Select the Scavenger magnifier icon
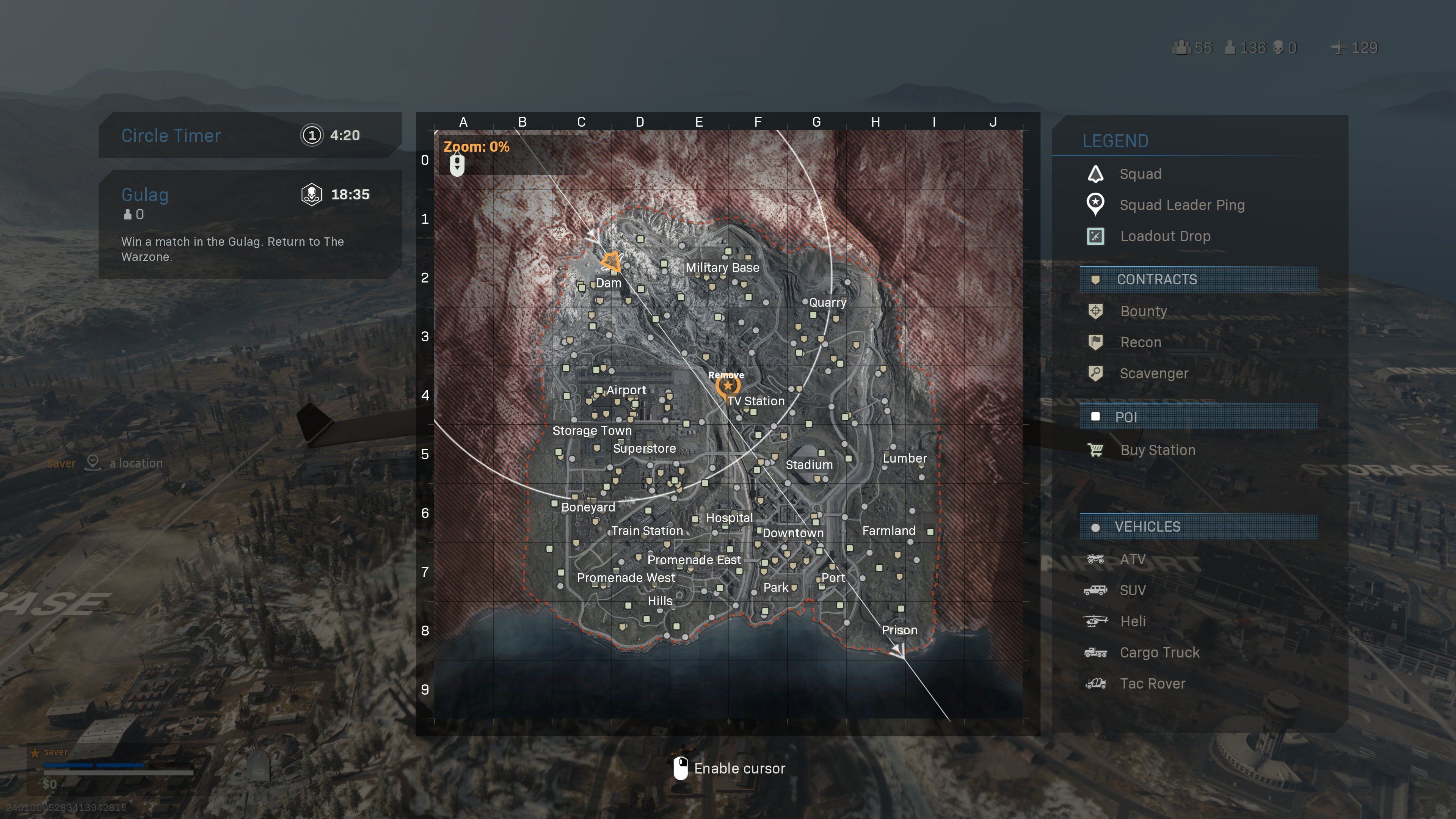The height and width of the screenshot is (819, 1456). (1095, 373)
